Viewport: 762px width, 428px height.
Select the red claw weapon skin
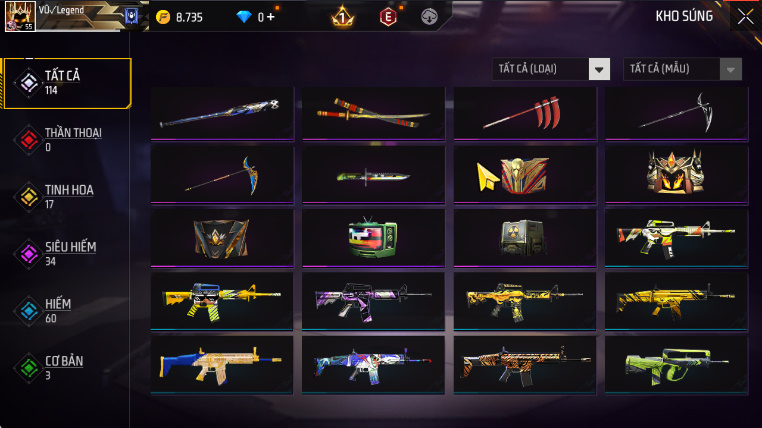[524, 113]
